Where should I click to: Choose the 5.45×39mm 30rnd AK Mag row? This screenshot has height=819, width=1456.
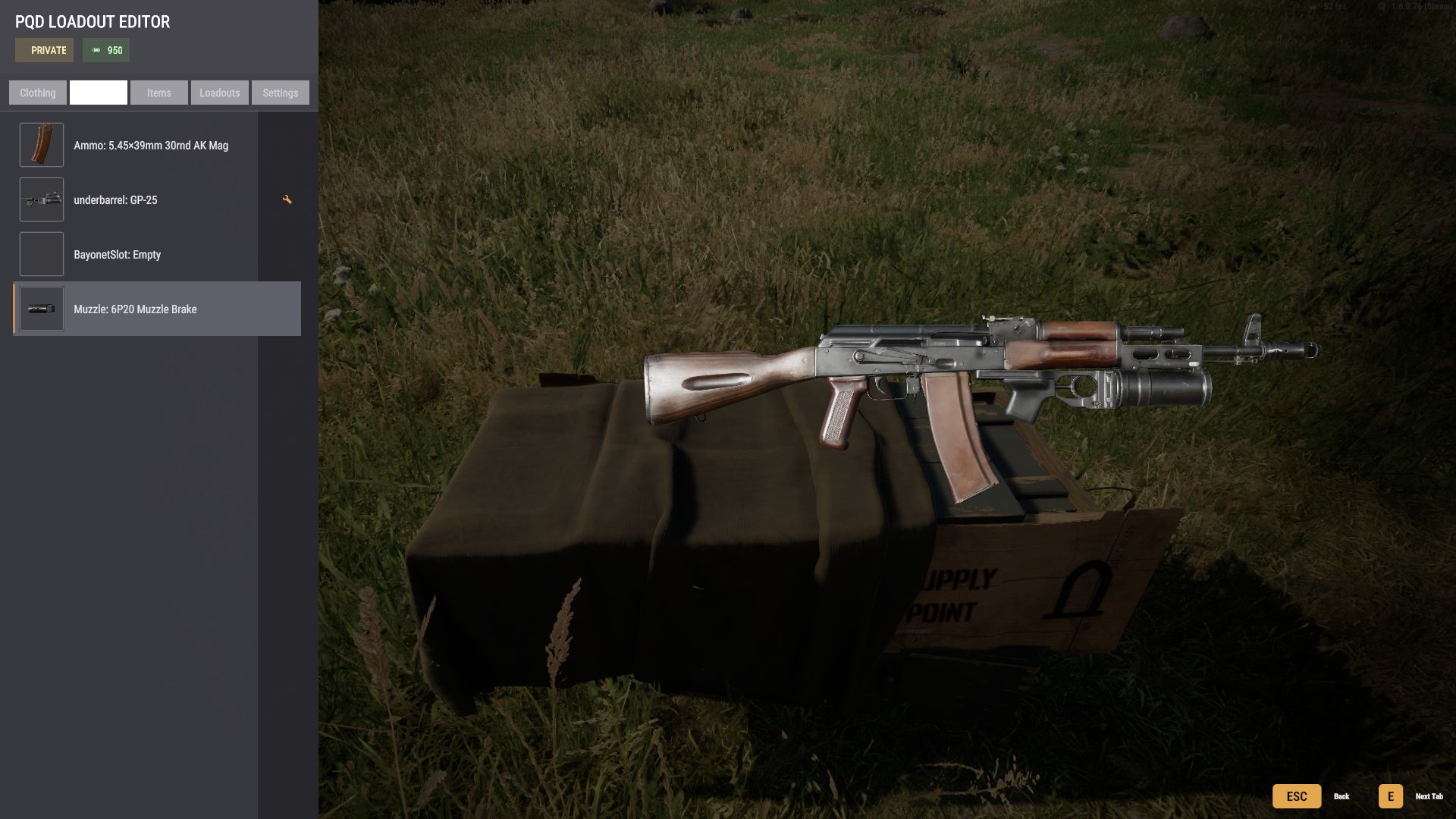click(151, 146)
